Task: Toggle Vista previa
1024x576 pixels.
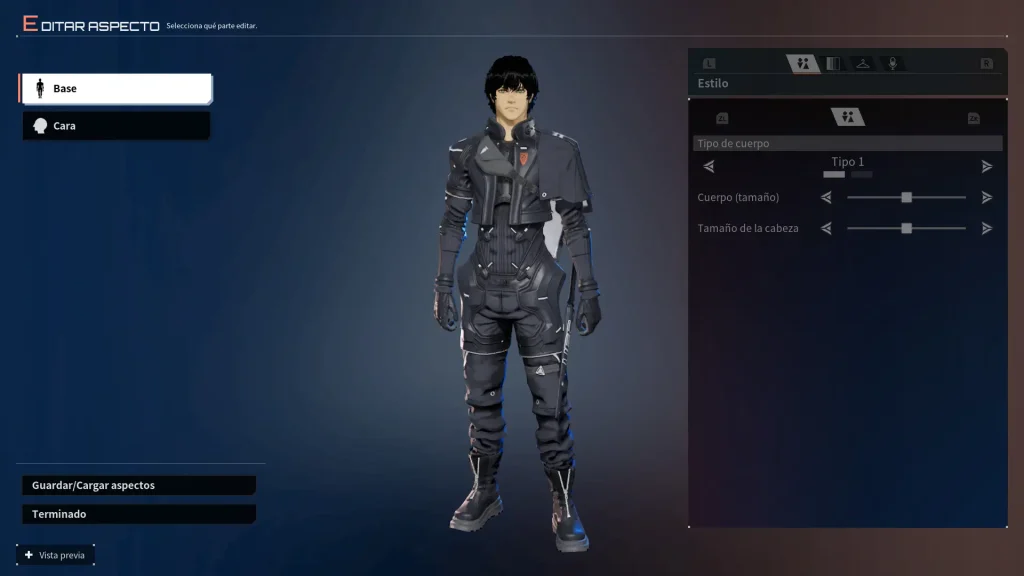Action: [56, 555]
